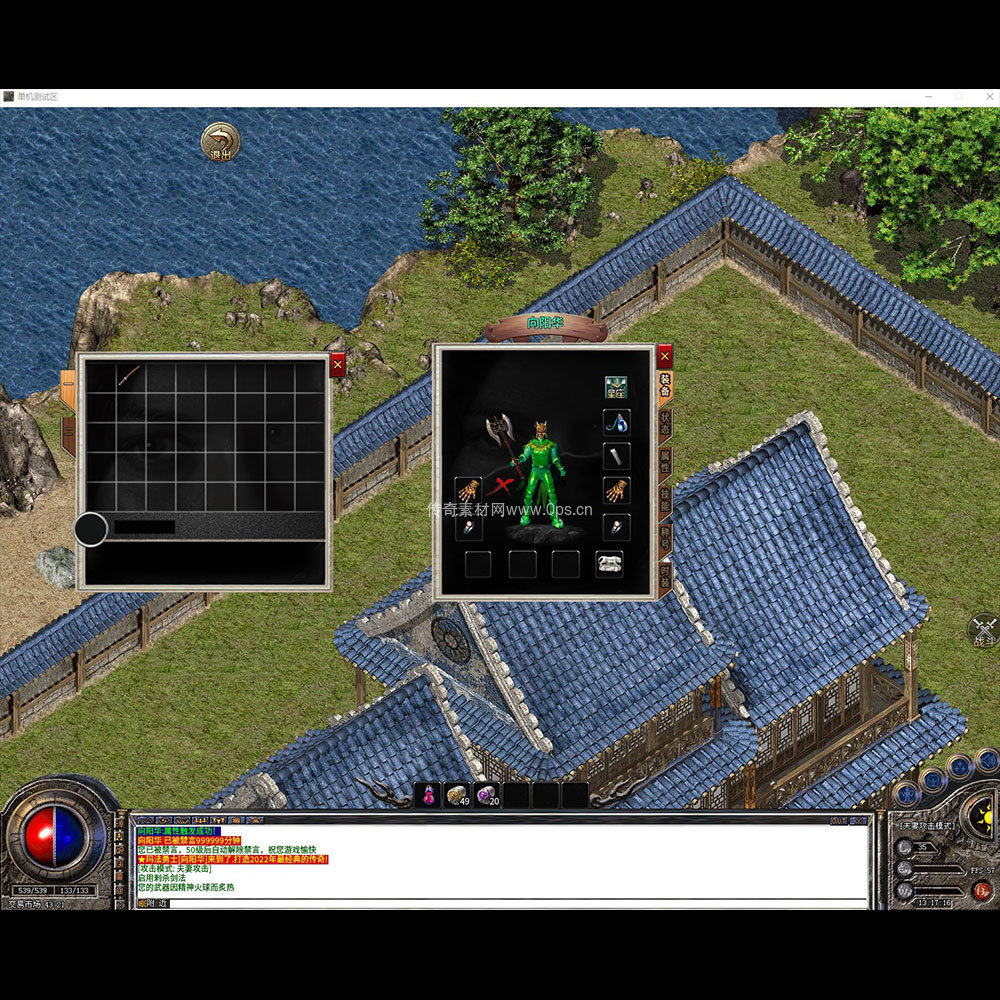The image size is (1000, 1000).
Task: Use the hotbar scroll with 20 count
Action: click(487, 795)
